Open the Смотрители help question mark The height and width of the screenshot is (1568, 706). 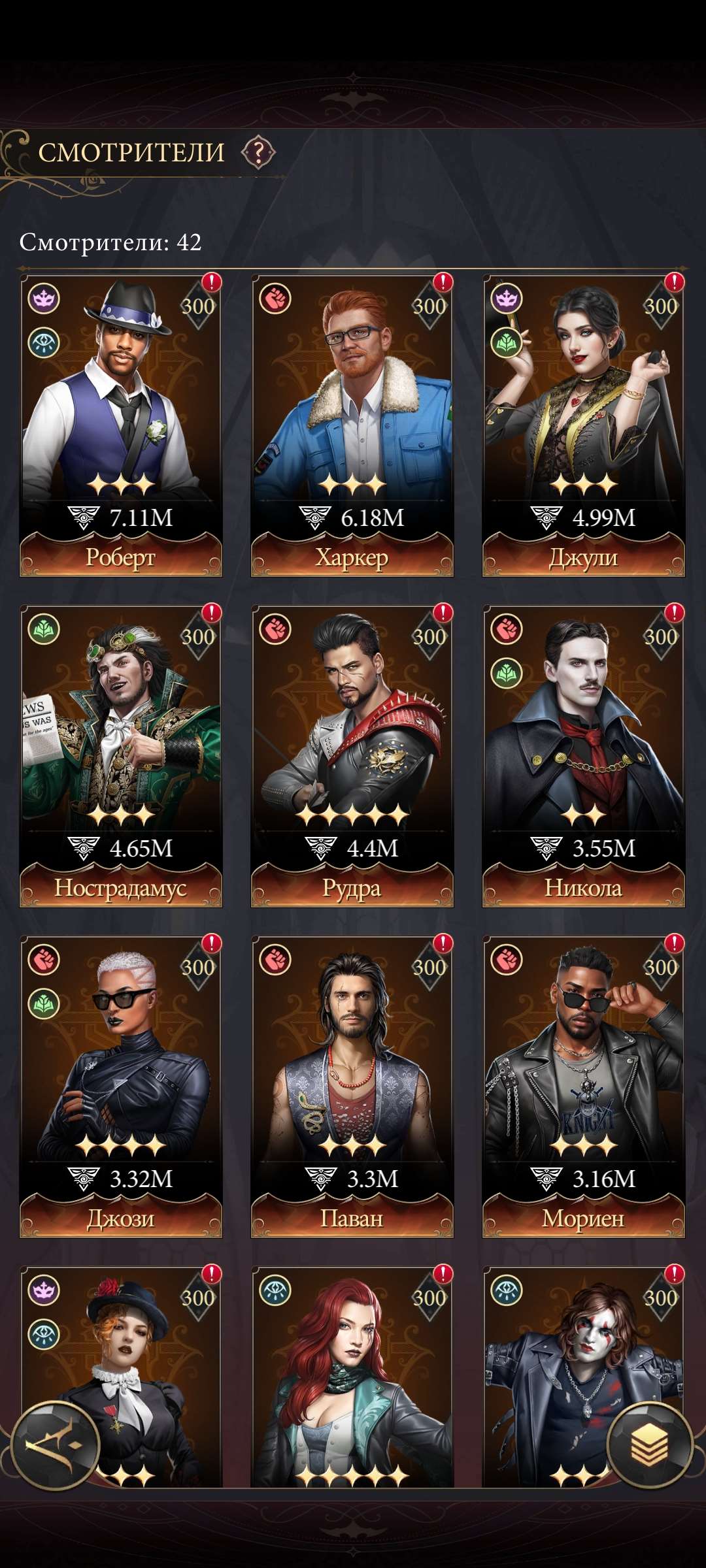(x=258, y=153)
